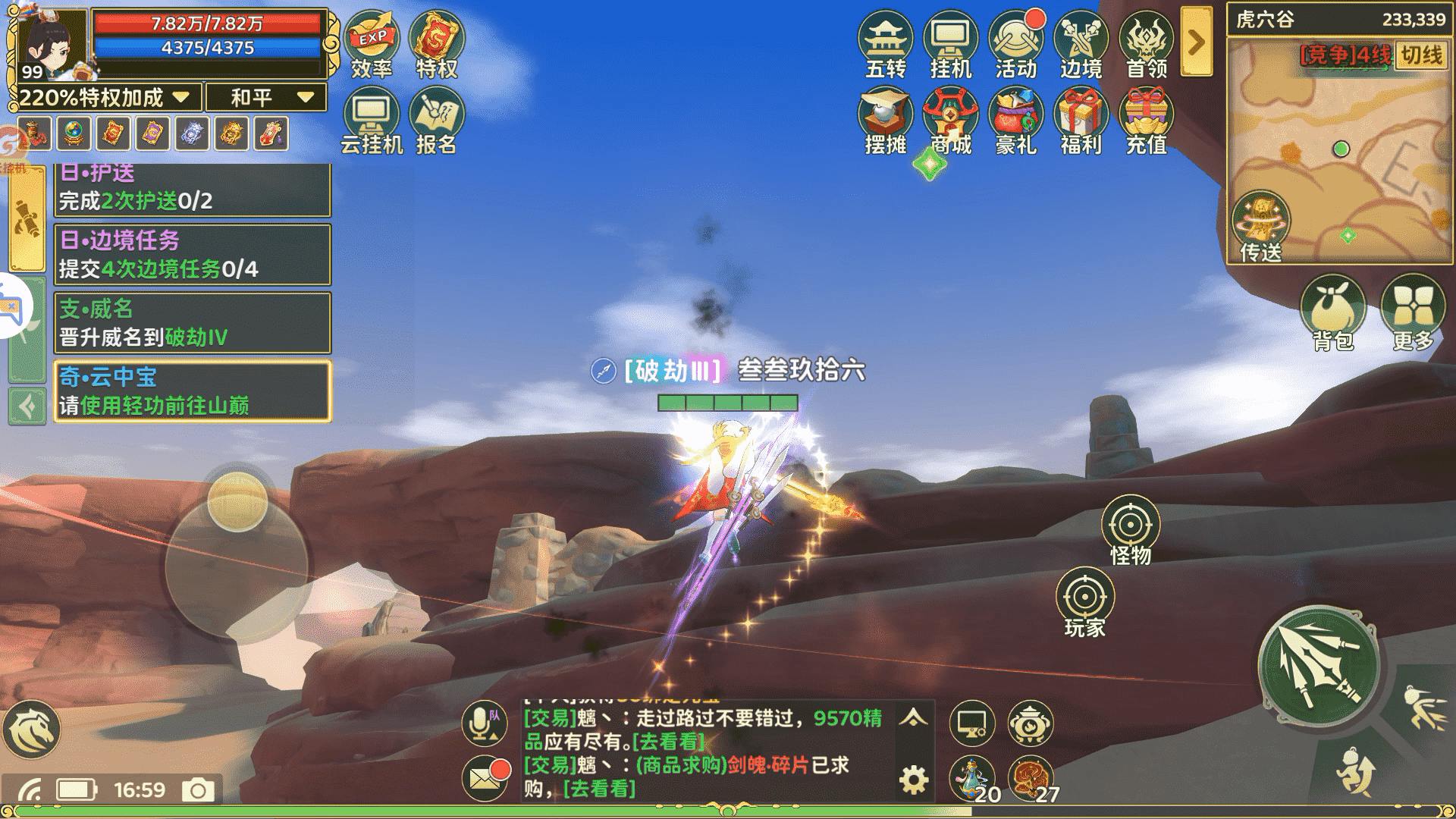Open the 和平 PK mode dropdown
The image size is (1456, 819).
click(x=267, y=97)
